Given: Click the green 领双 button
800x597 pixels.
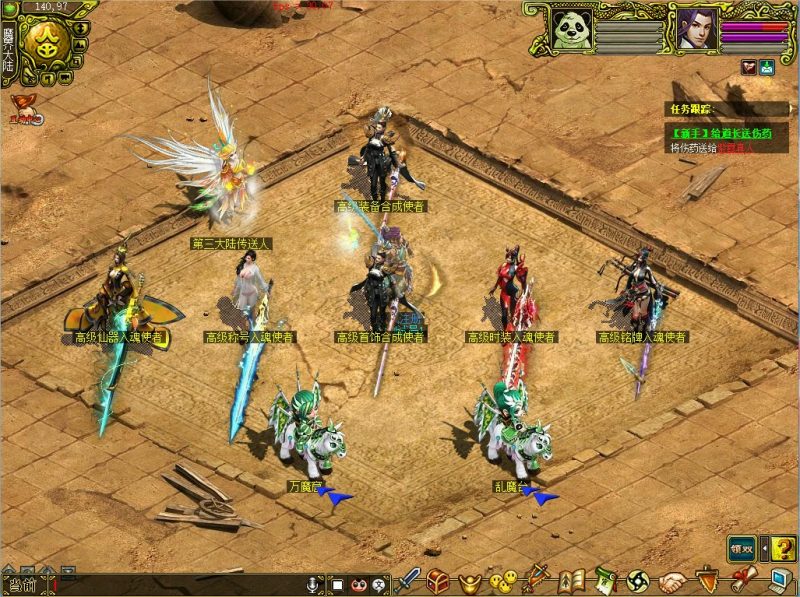Looking at the screenshot, I should point(741,547).
